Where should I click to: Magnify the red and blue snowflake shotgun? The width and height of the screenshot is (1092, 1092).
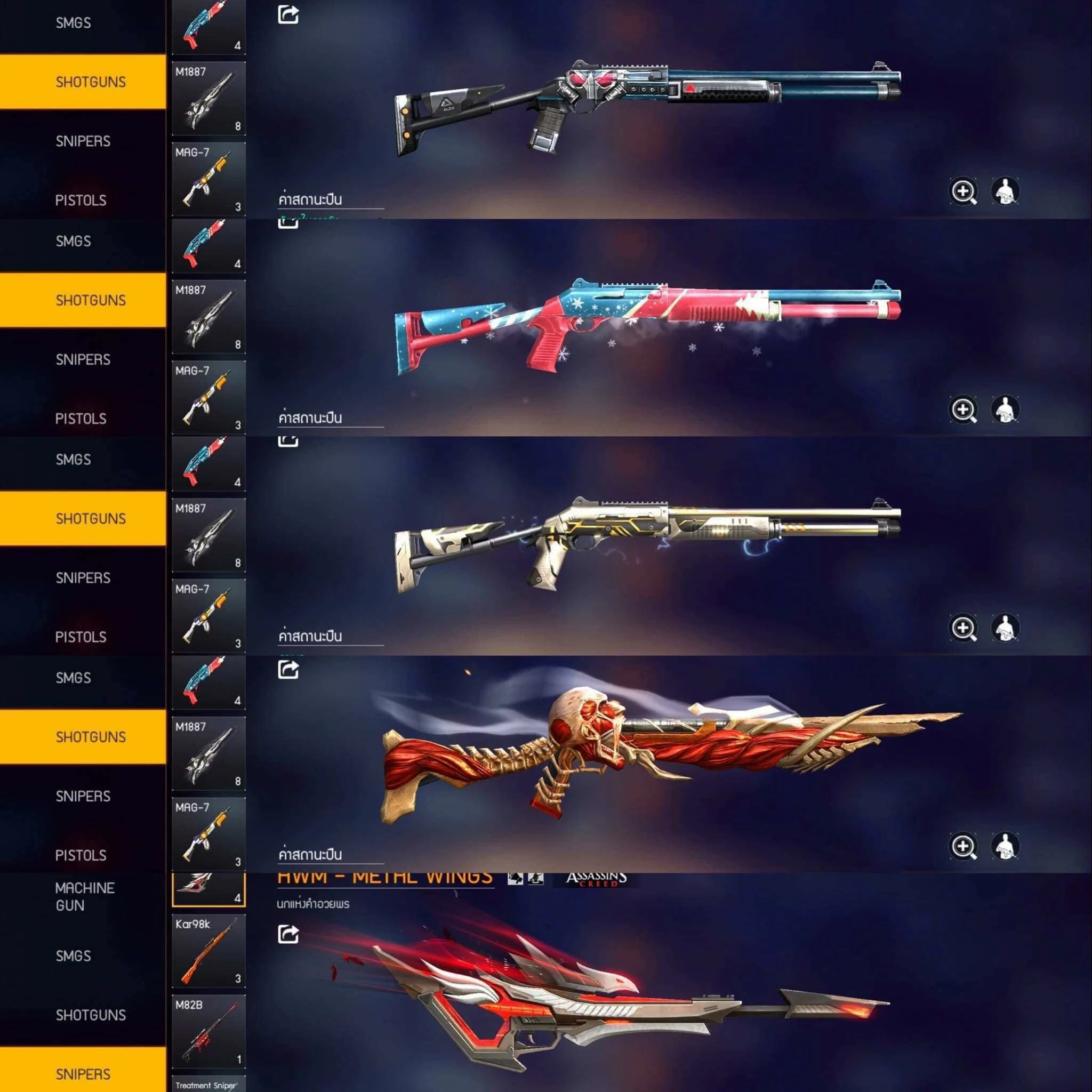tap(963, 410)
